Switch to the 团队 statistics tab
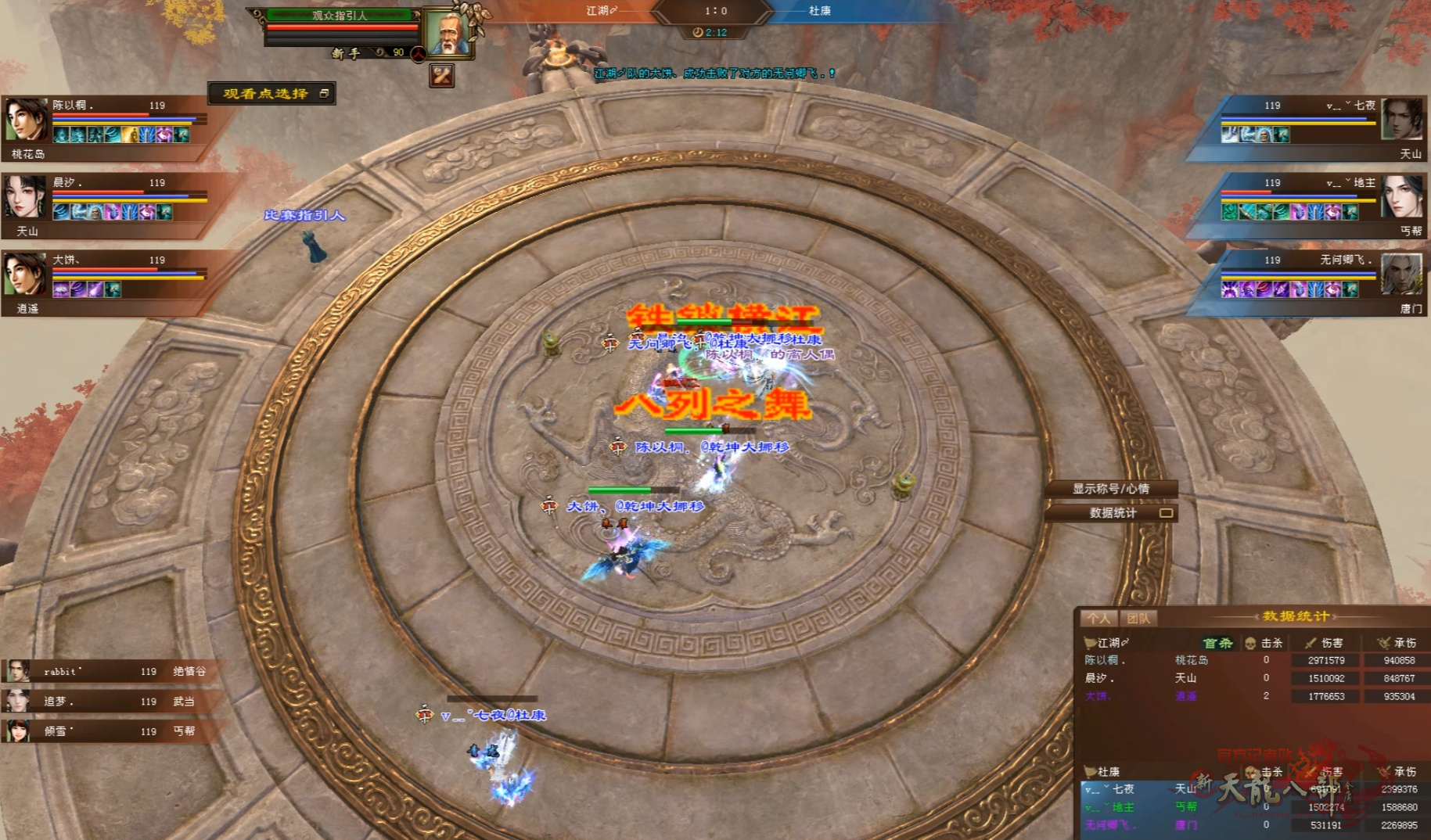Viewport: 1431px width, 840px height. pos(1138,618)
